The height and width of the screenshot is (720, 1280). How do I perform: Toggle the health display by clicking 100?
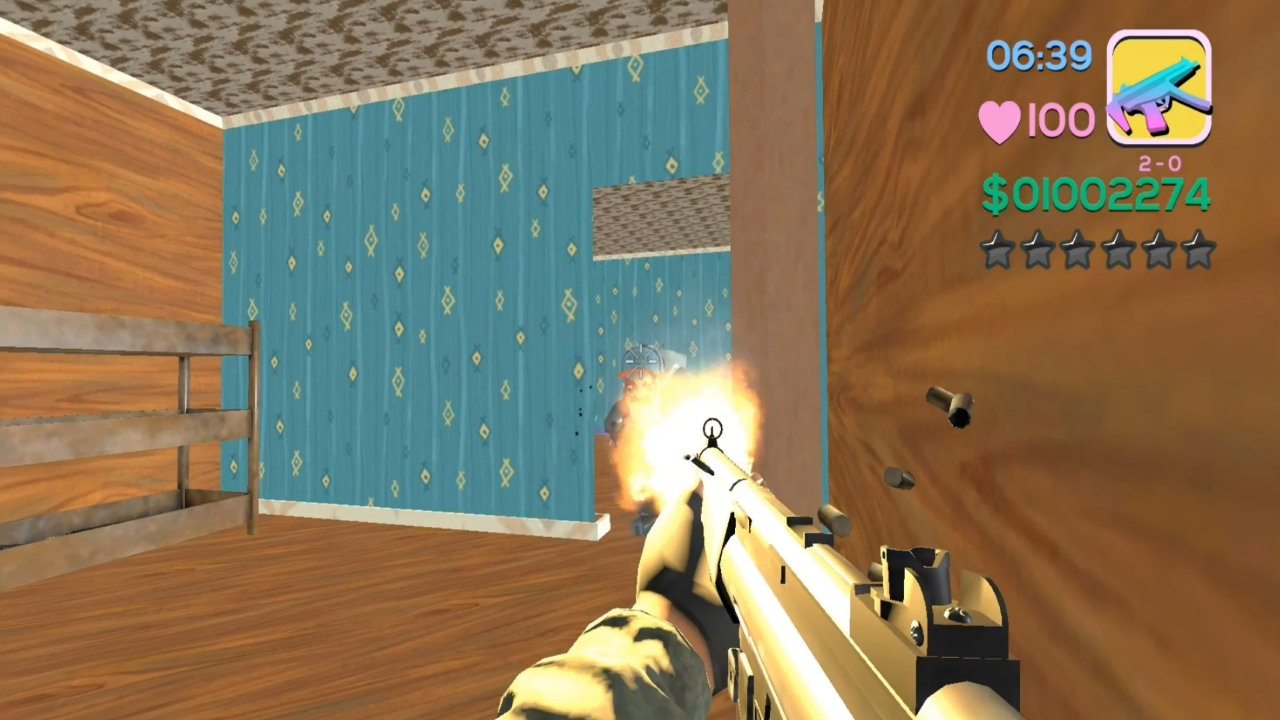tap(1060, 119)
